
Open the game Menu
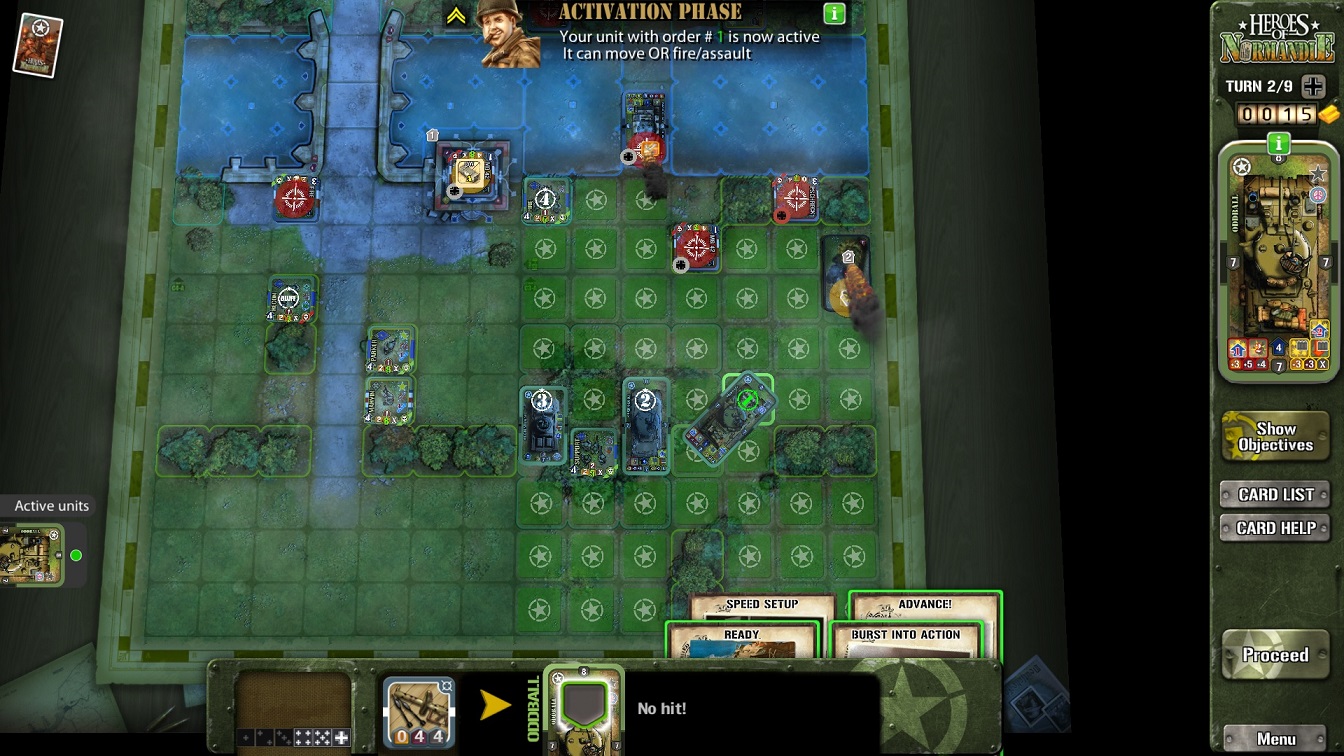[1276, 739]
